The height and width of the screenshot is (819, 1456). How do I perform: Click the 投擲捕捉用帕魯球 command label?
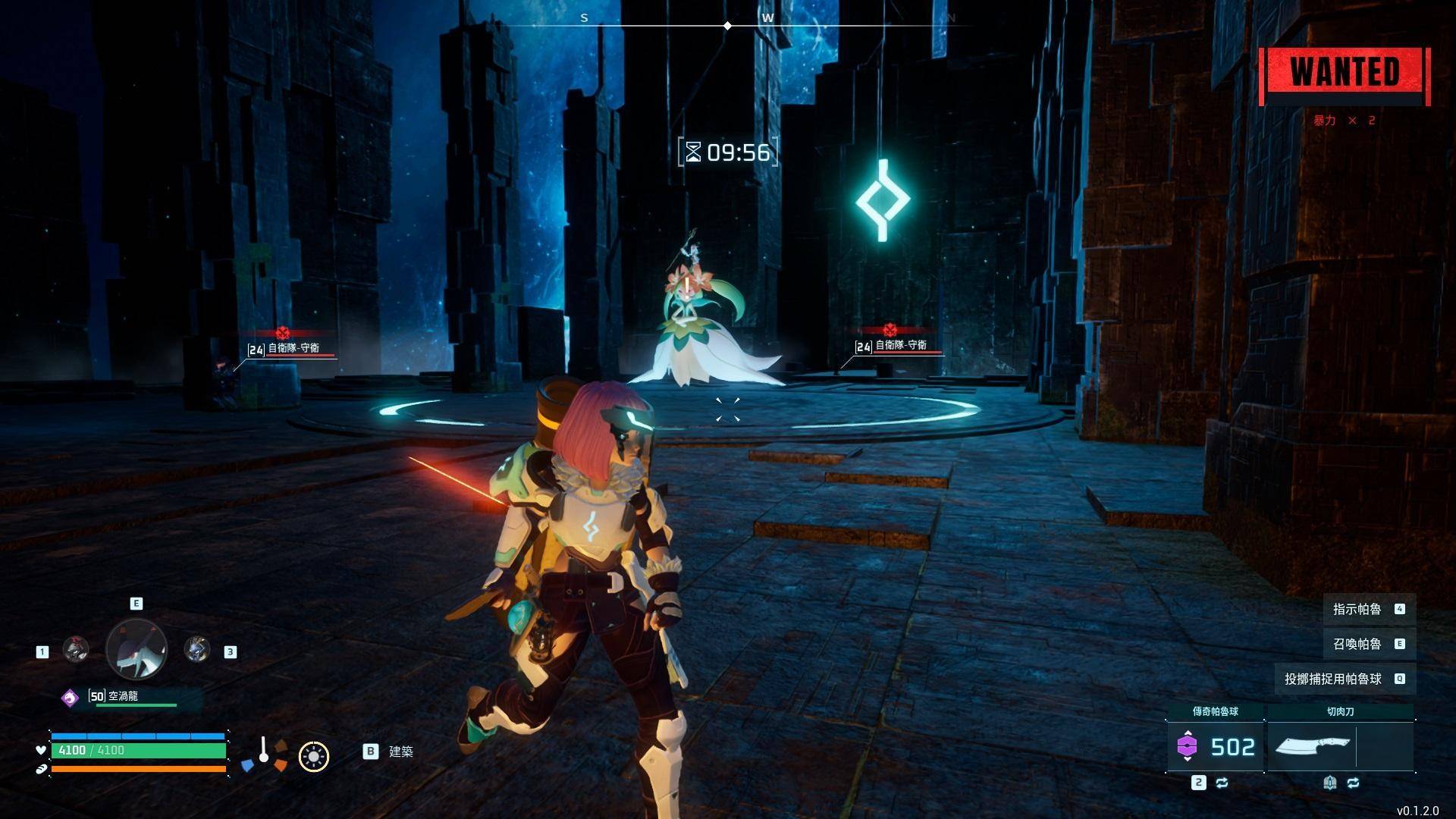click(x=1332, y=679)
